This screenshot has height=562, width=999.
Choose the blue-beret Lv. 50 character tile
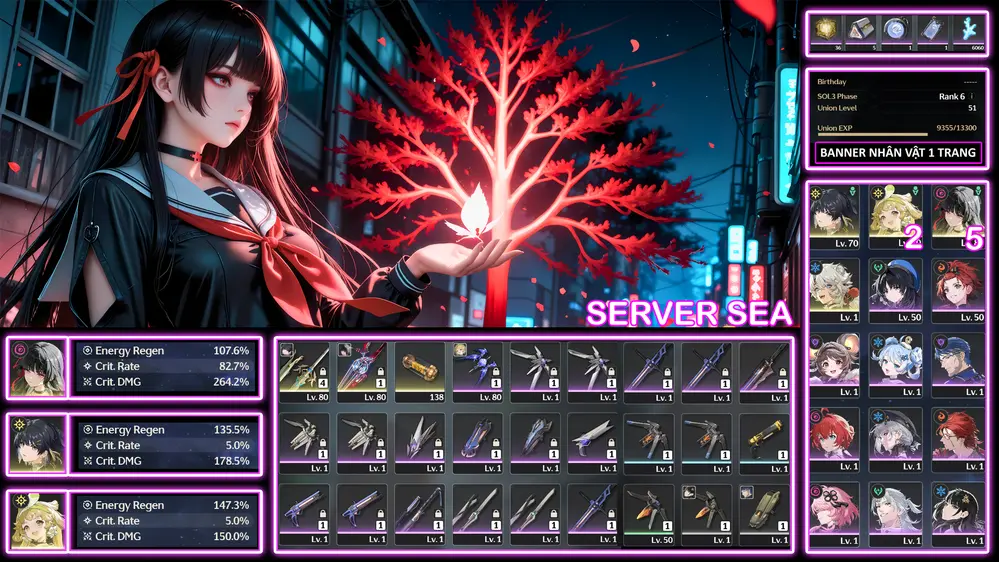[895, 289]
